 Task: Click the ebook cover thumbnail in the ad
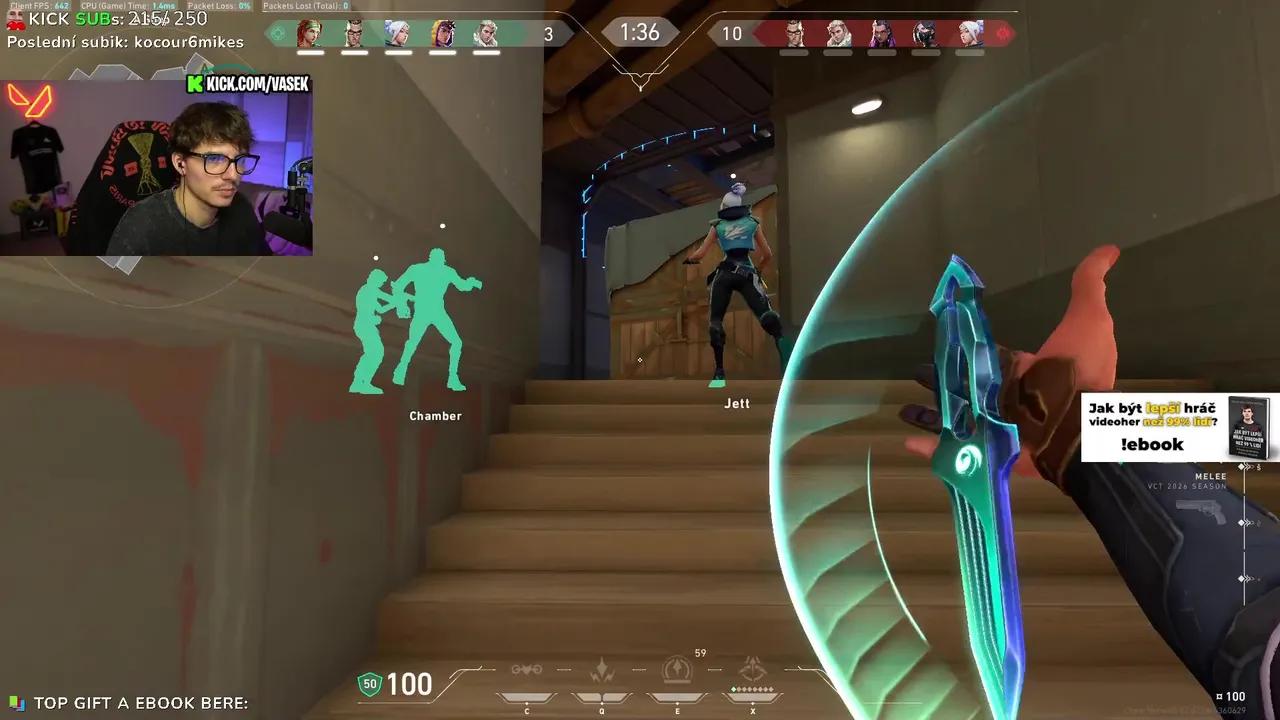pyautogui.click(x=1248, y=428)
